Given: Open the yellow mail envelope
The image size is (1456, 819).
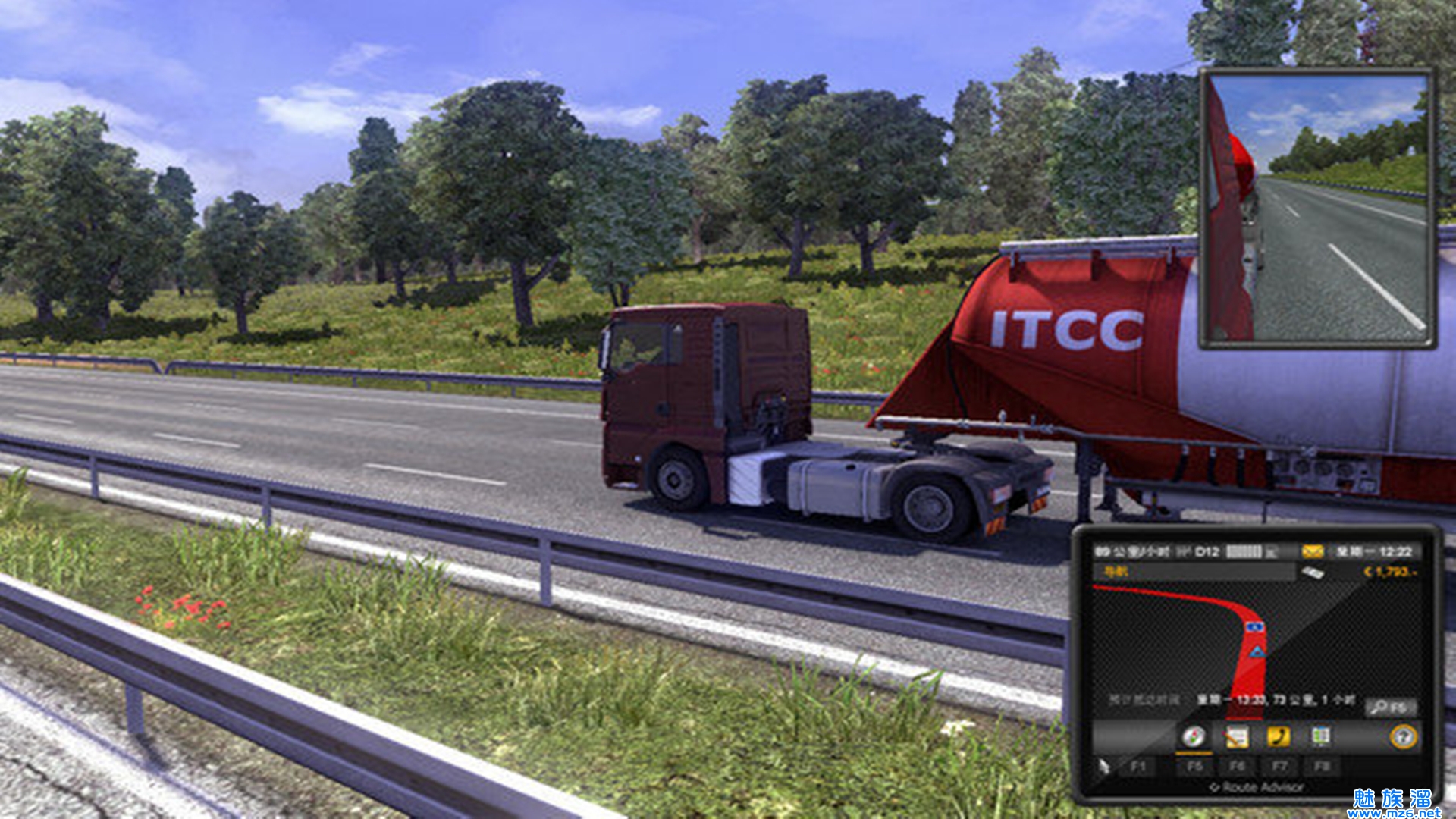Looking at the screenshot, I should pos(1312,552).
